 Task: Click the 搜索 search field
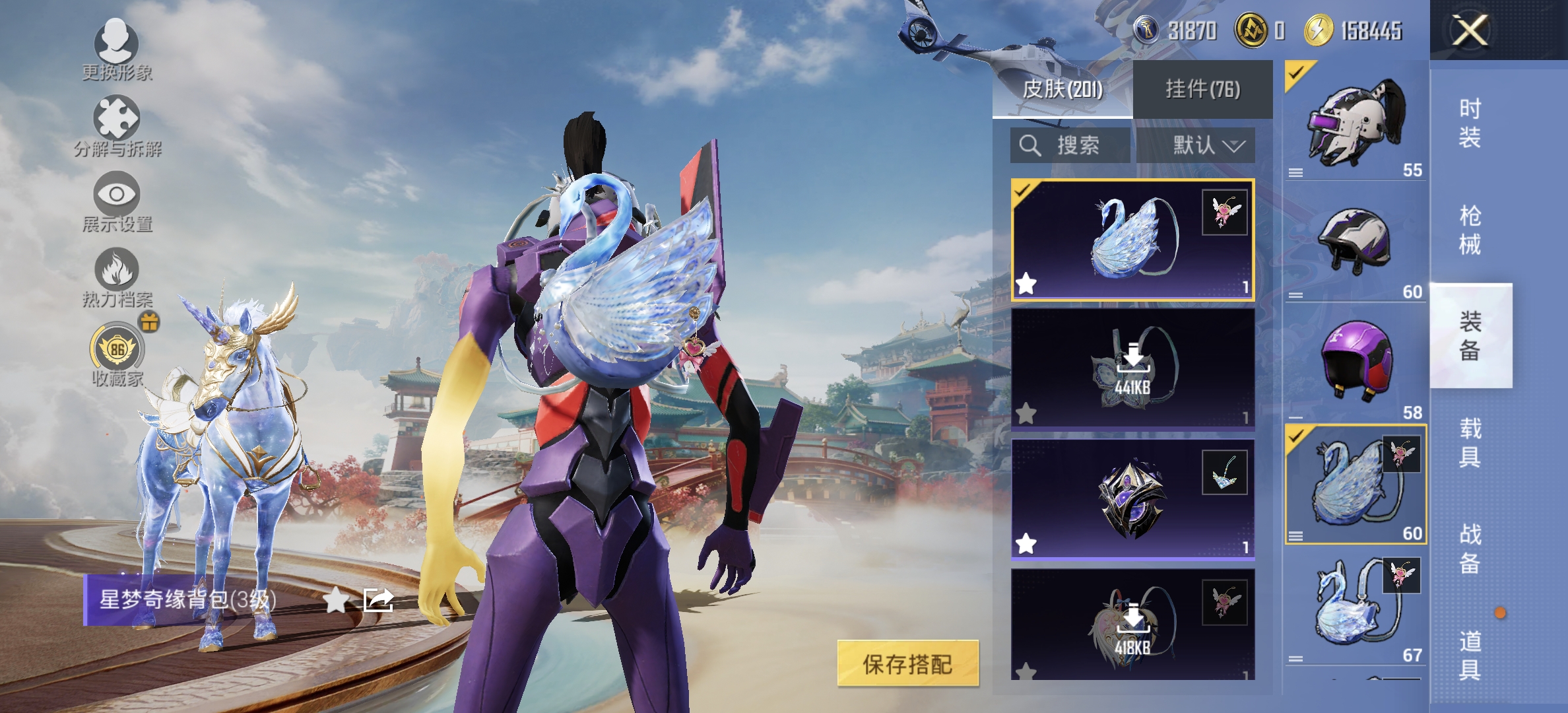click(1070, 145)
